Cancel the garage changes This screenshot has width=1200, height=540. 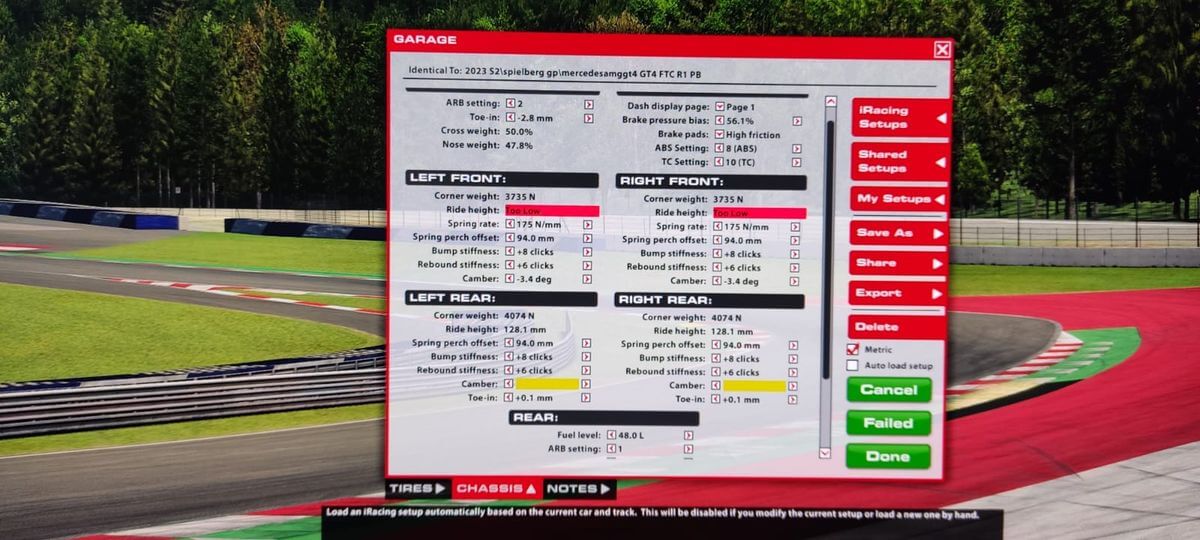pos(888,390)
